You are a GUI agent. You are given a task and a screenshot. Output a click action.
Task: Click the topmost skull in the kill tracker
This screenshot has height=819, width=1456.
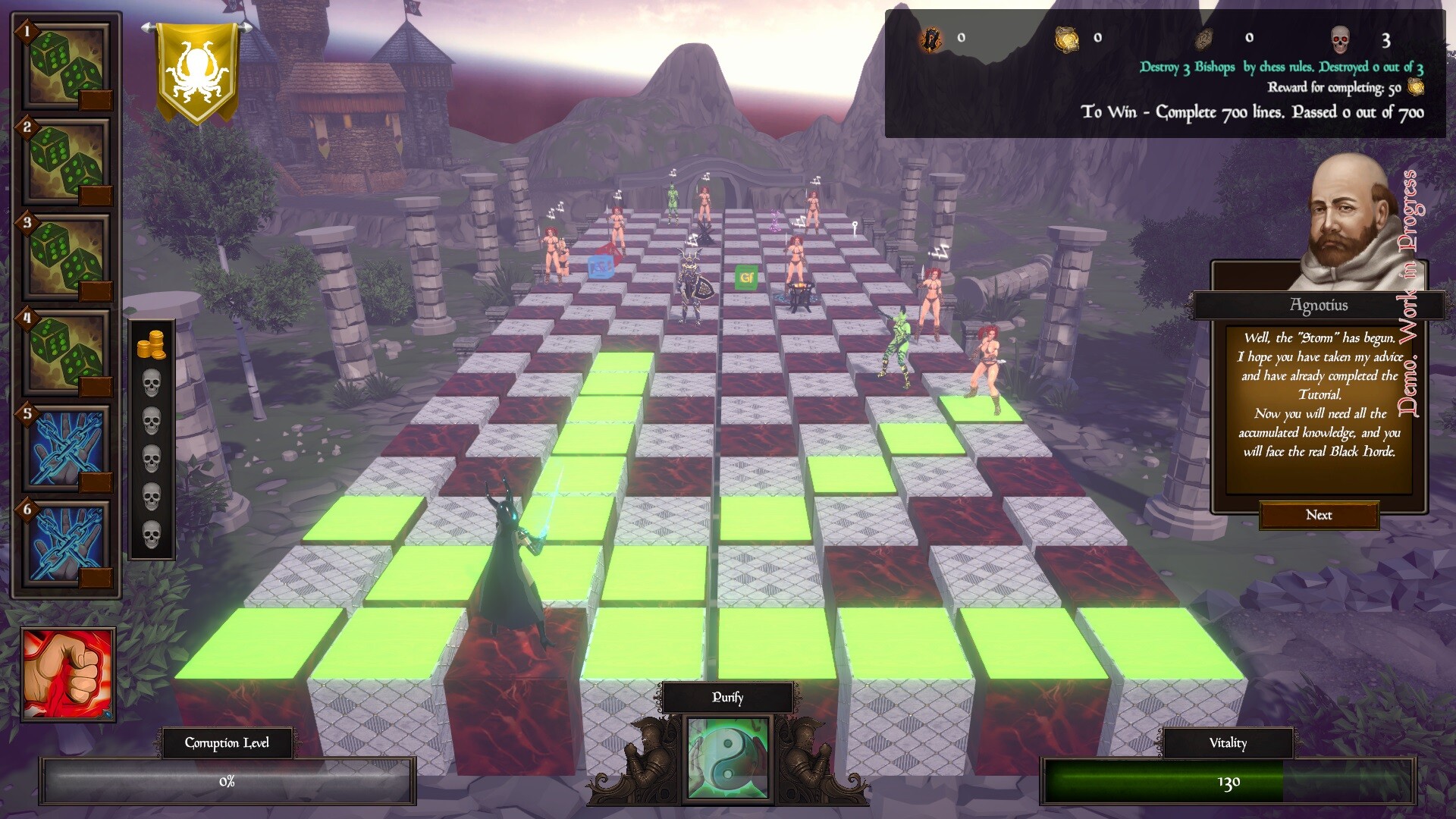tap(152, 381)
